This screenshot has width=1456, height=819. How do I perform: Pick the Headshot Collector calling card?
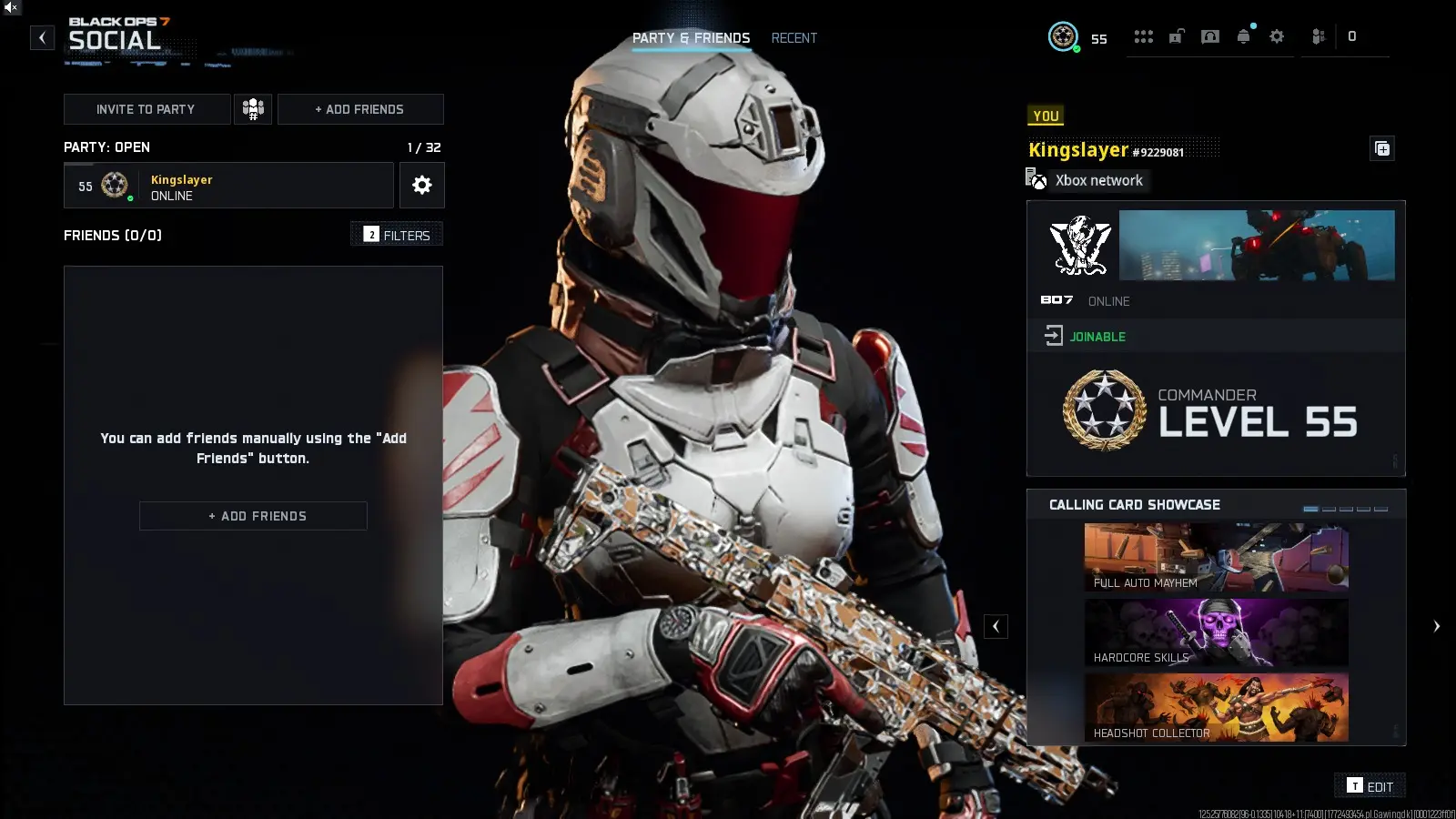1216,707
